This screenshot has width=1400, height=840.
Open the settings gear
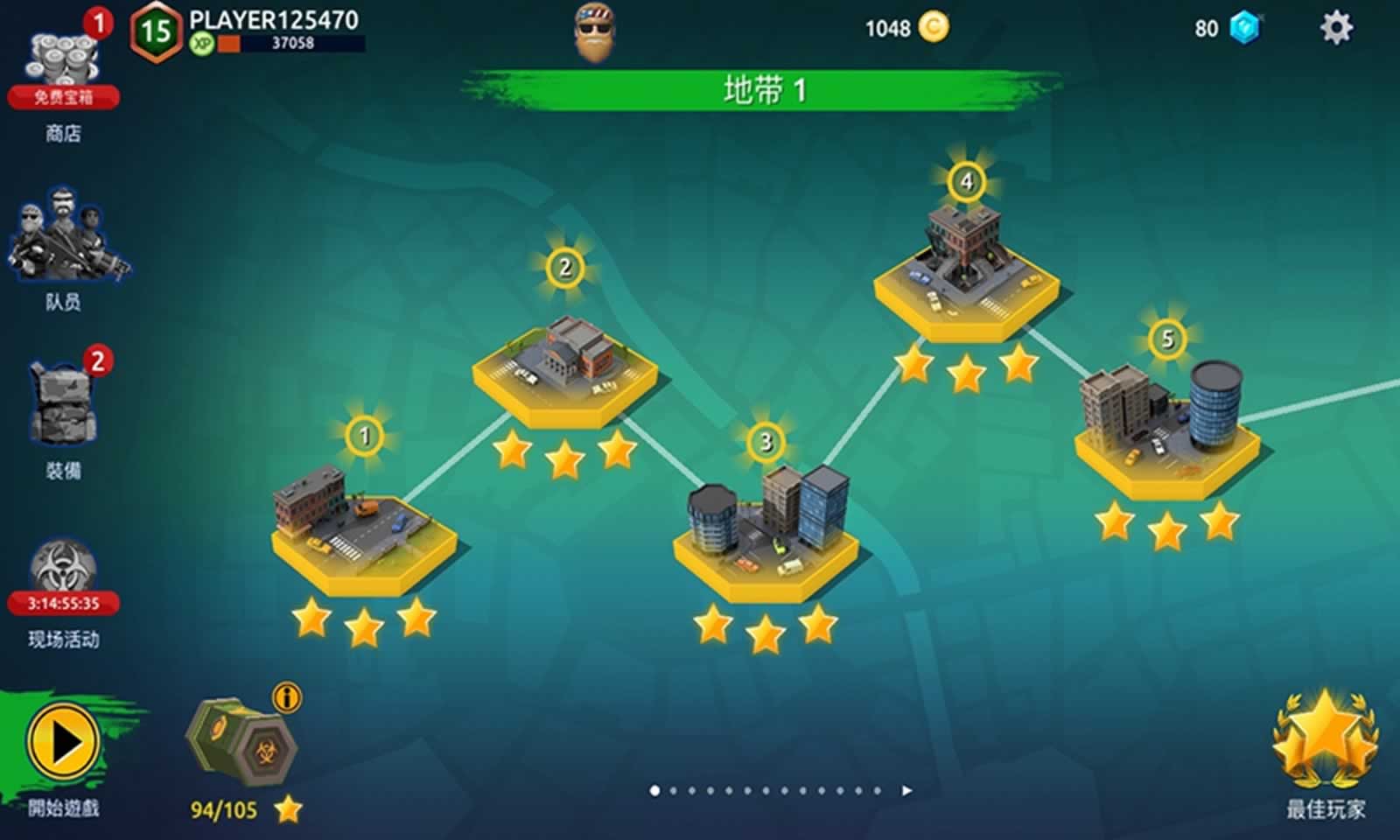pyautogui.click(x=1335, y=28)
